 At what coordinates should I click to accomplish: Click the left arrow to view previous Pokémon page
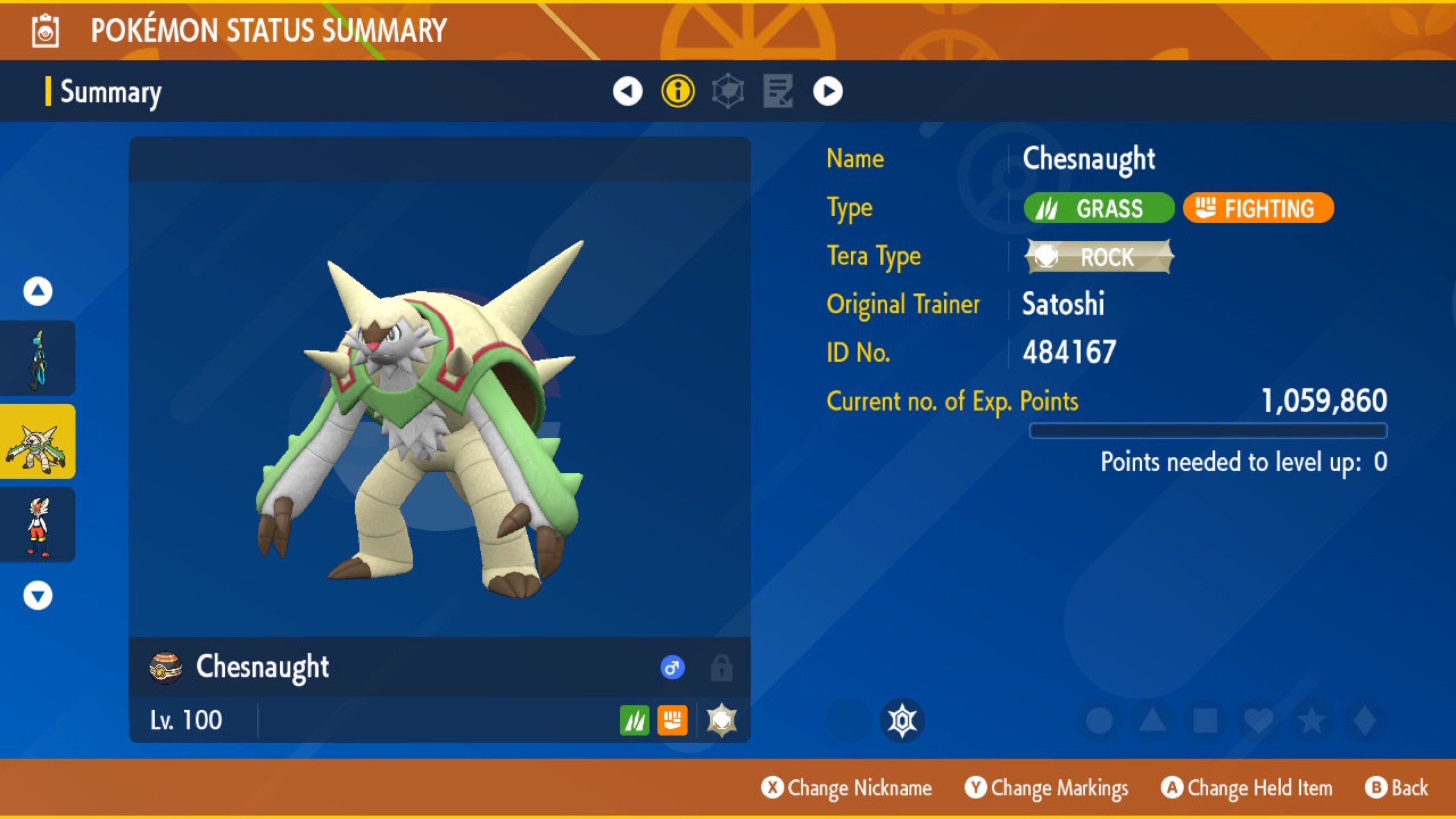(x=627, y=91)
